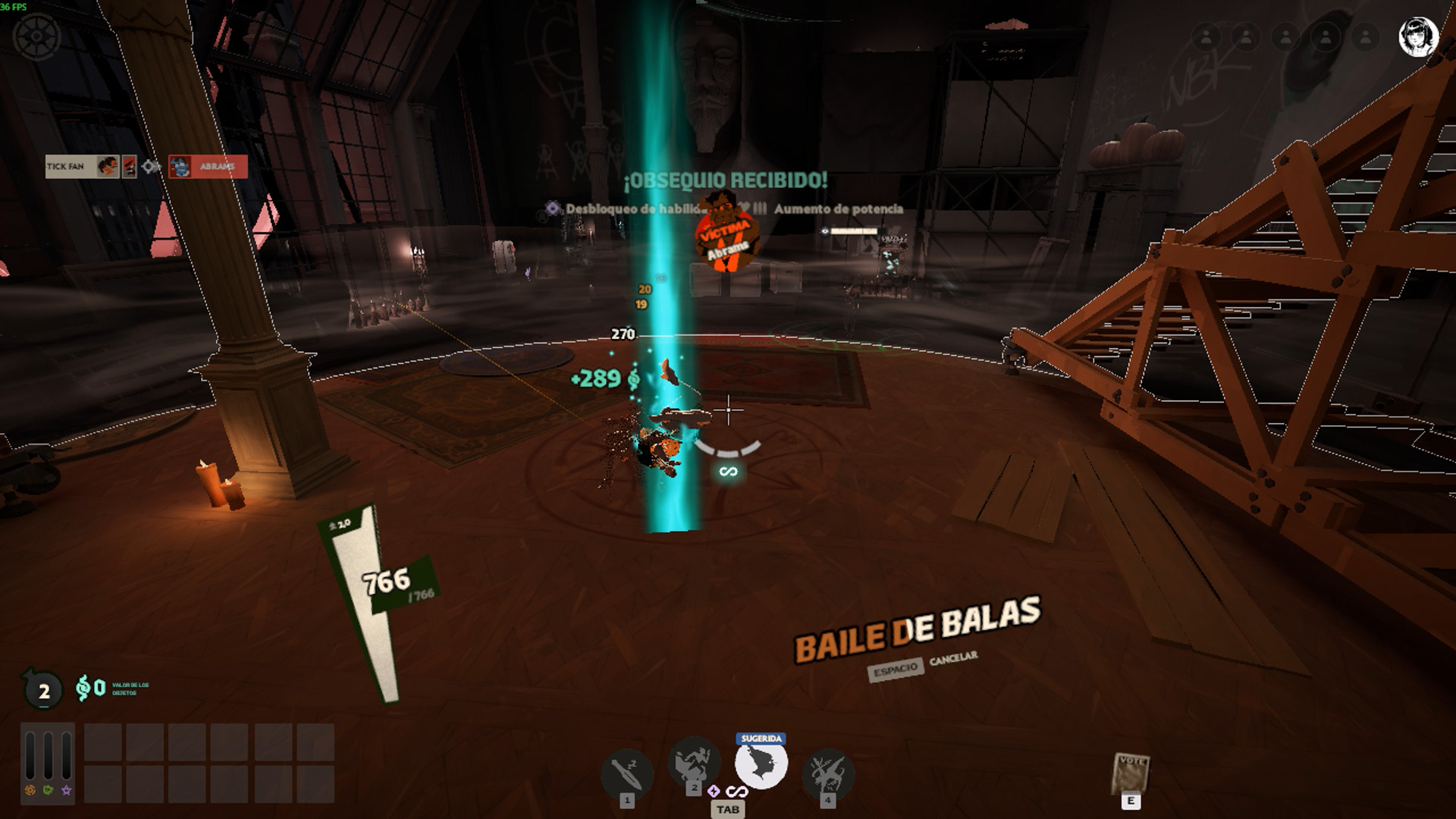Open the Vote paper item
The width and height of the screenshot is (1456, 819).
(1131, 775)
